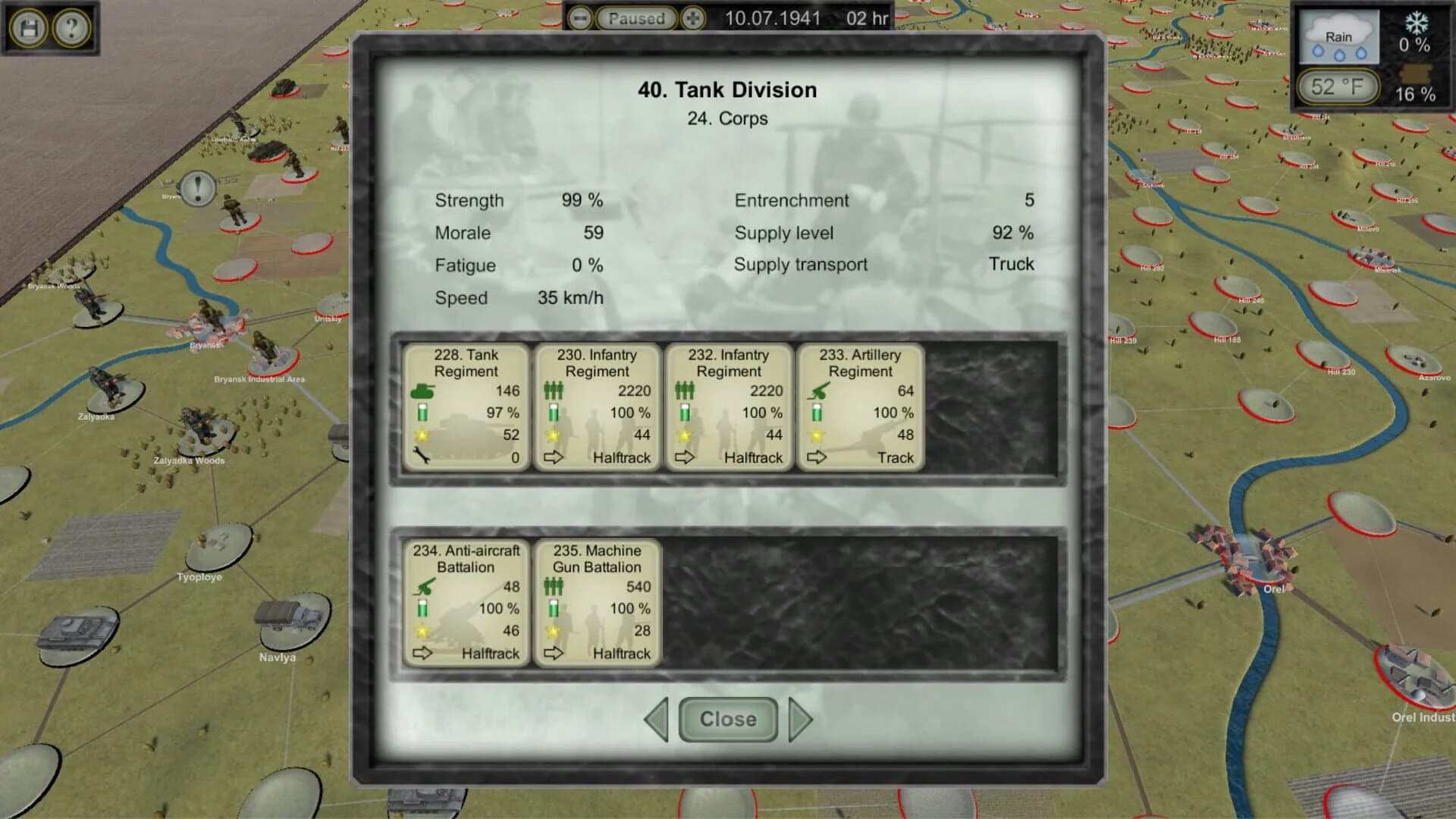
Task: Click minus to decrease game speed
Action: coord(580,18)
